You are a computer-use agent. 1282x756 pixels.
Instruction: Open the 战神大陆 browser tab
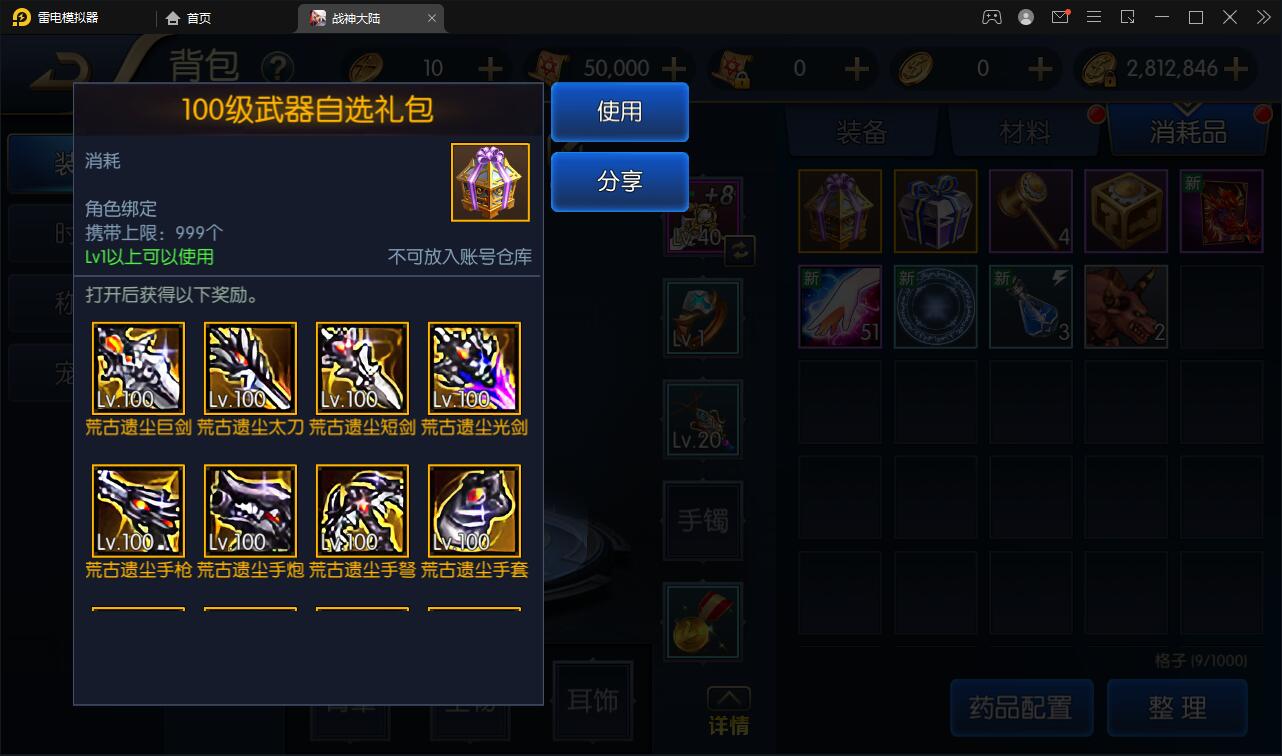[364, 17]
